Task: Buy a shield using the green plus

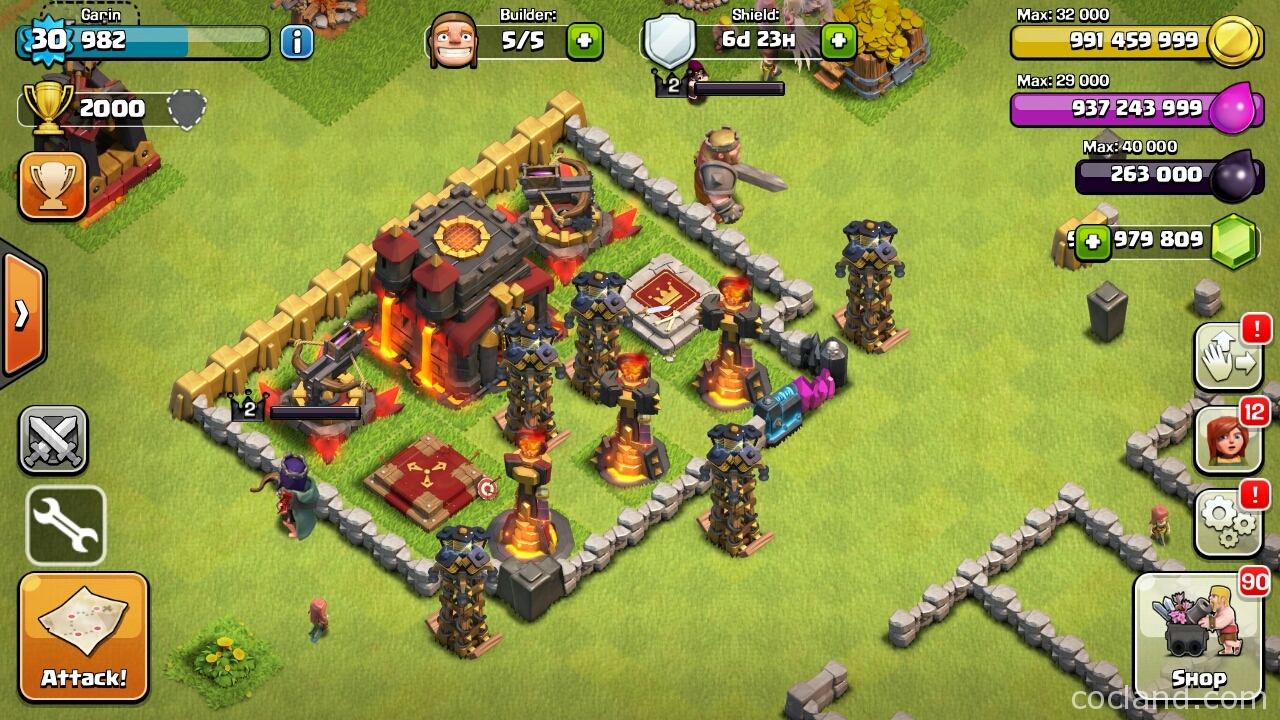Action: pos(838,42)
